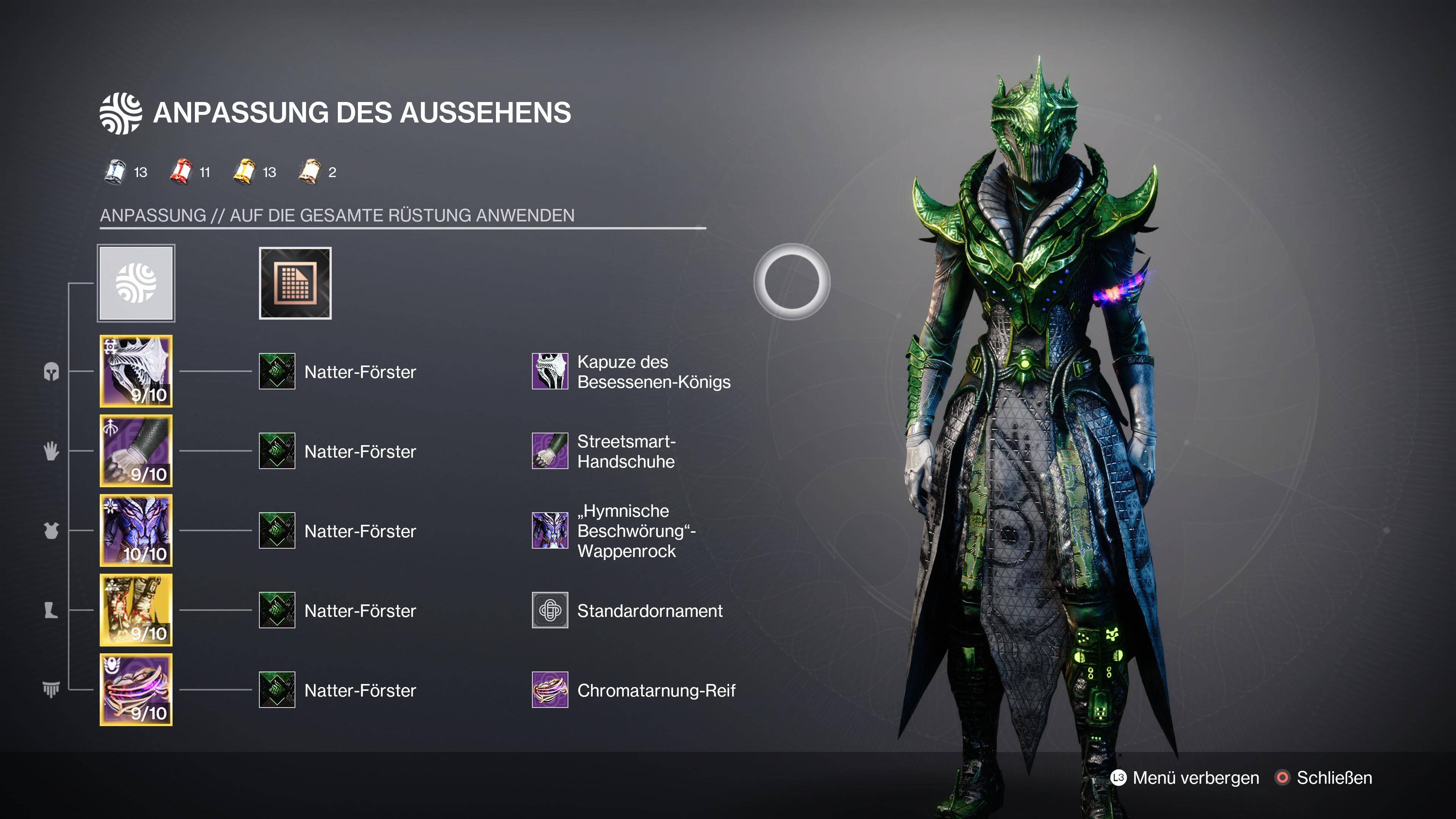The width and height of the screenshot is (1456, 819).
Task: Select the helmet armor slot
Action: (x=136, y=371)
